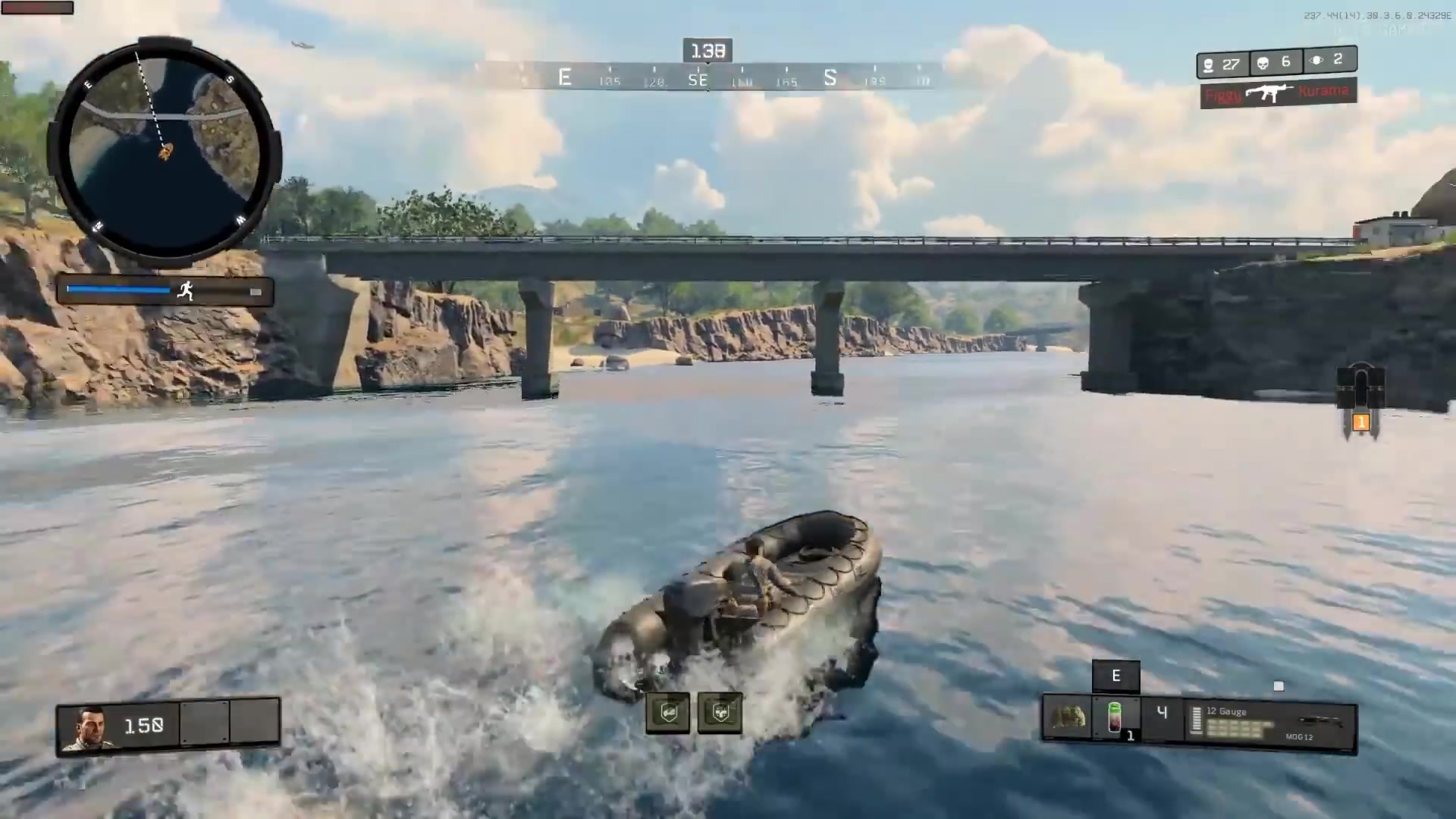Click the first active perk icon
Screen dimensions: 1456x819
click(668, 713)
